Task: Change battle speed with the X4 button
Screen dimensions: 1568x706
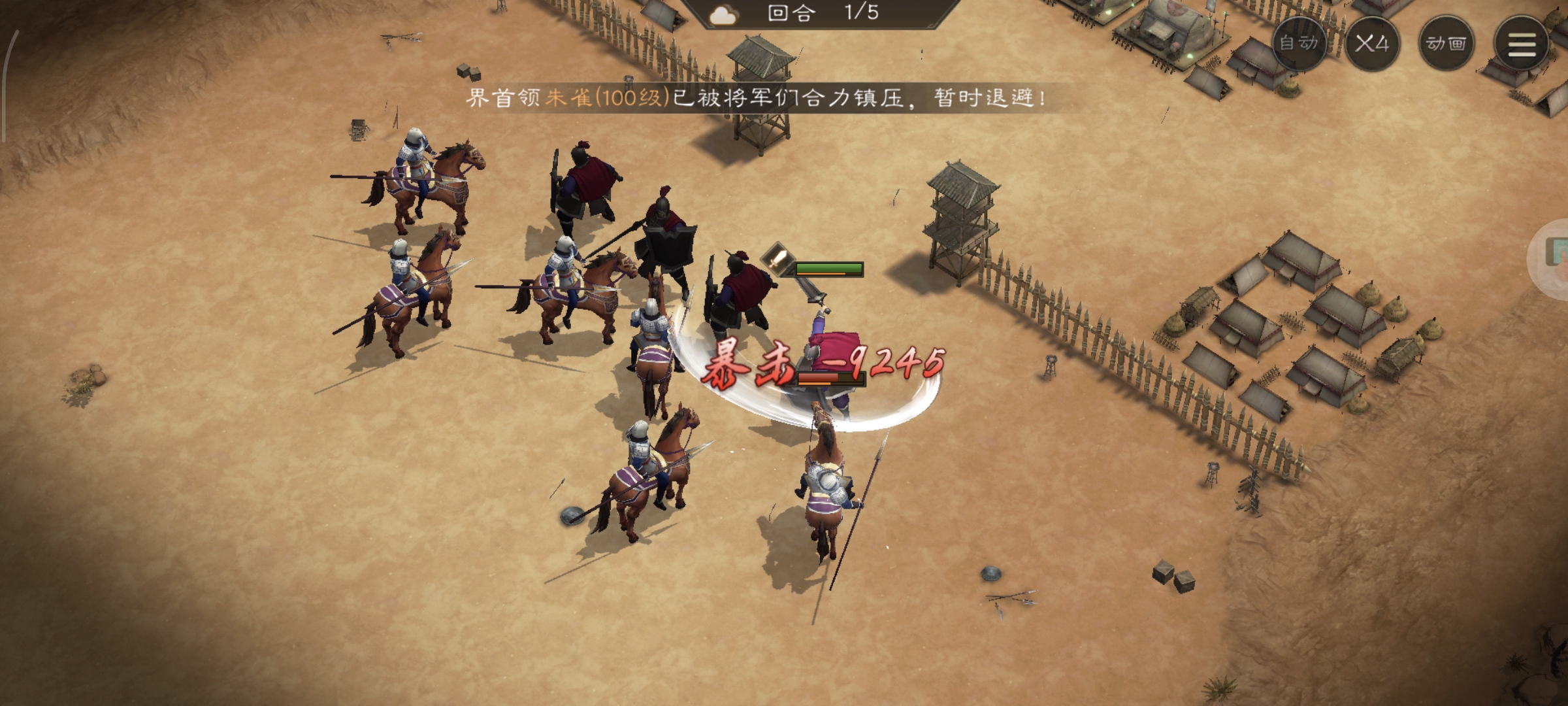Action: [x=1372, y=44]
